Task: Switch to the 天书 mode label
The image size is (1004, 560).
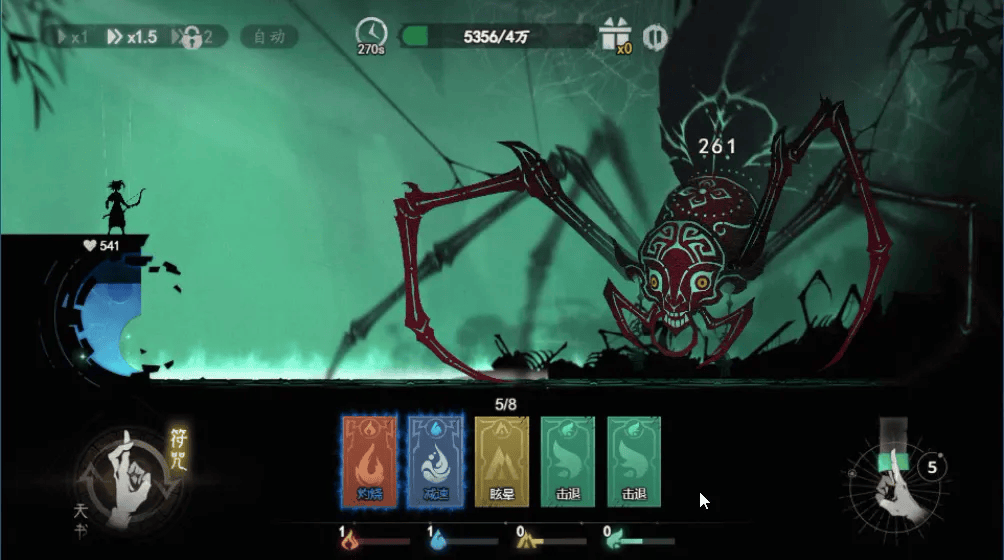Action: click(82, 516)
